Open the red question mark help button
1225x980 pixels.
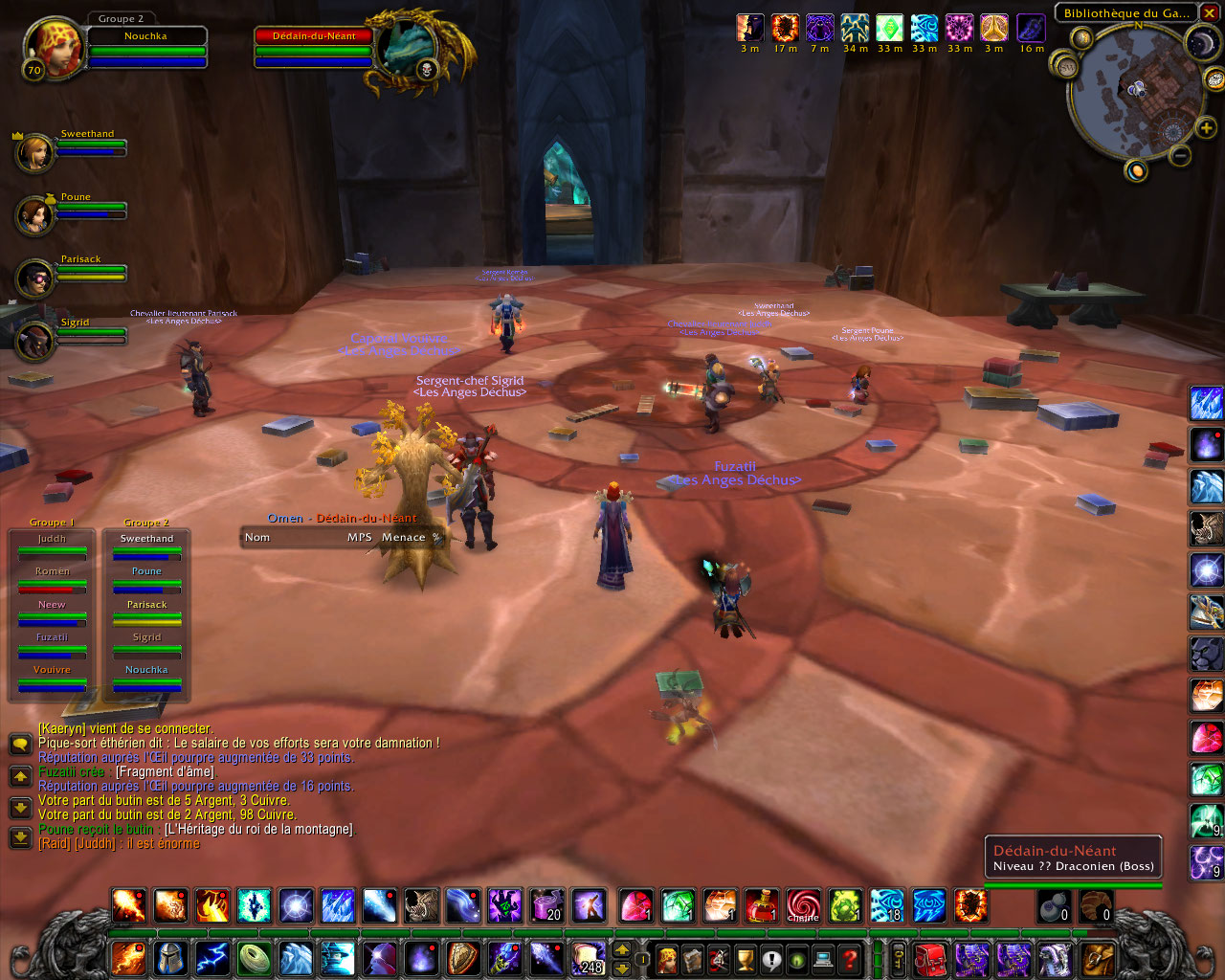[849, 958]
